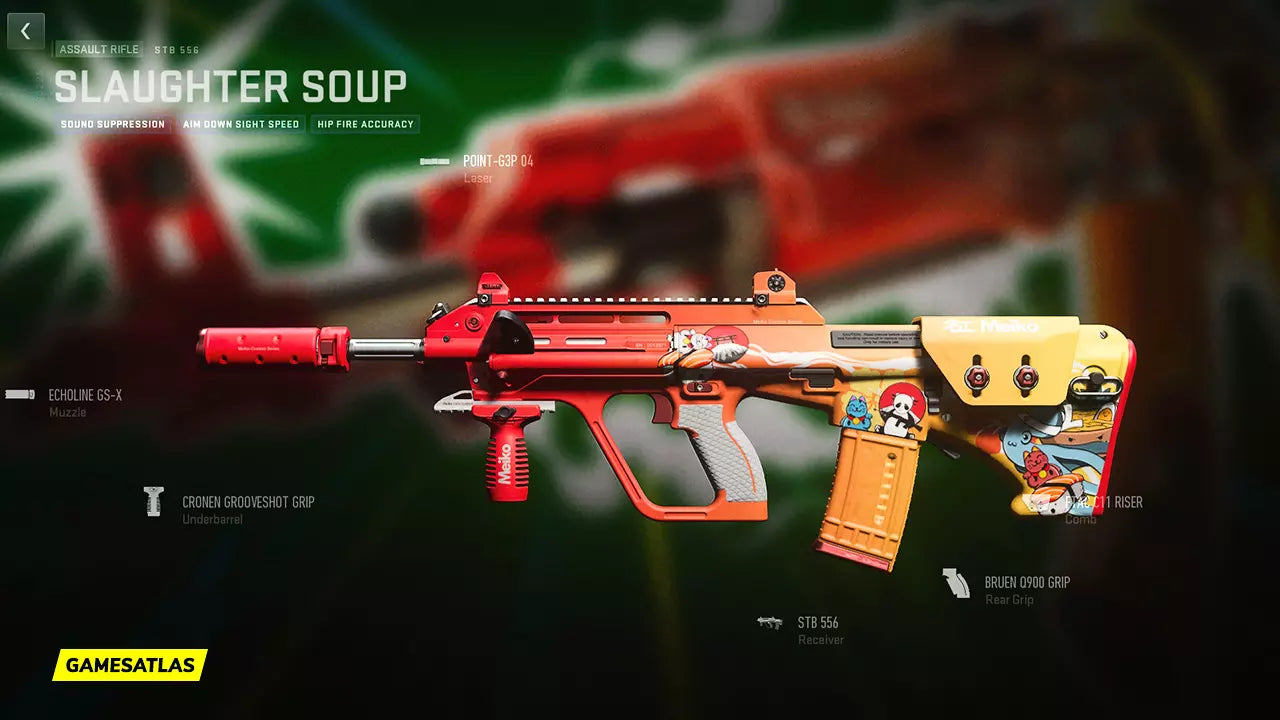Choose the Cronen Grooveshot Grip underbarrel
Viewport: 1280px width, 720px height.
[x=247, y=503]
